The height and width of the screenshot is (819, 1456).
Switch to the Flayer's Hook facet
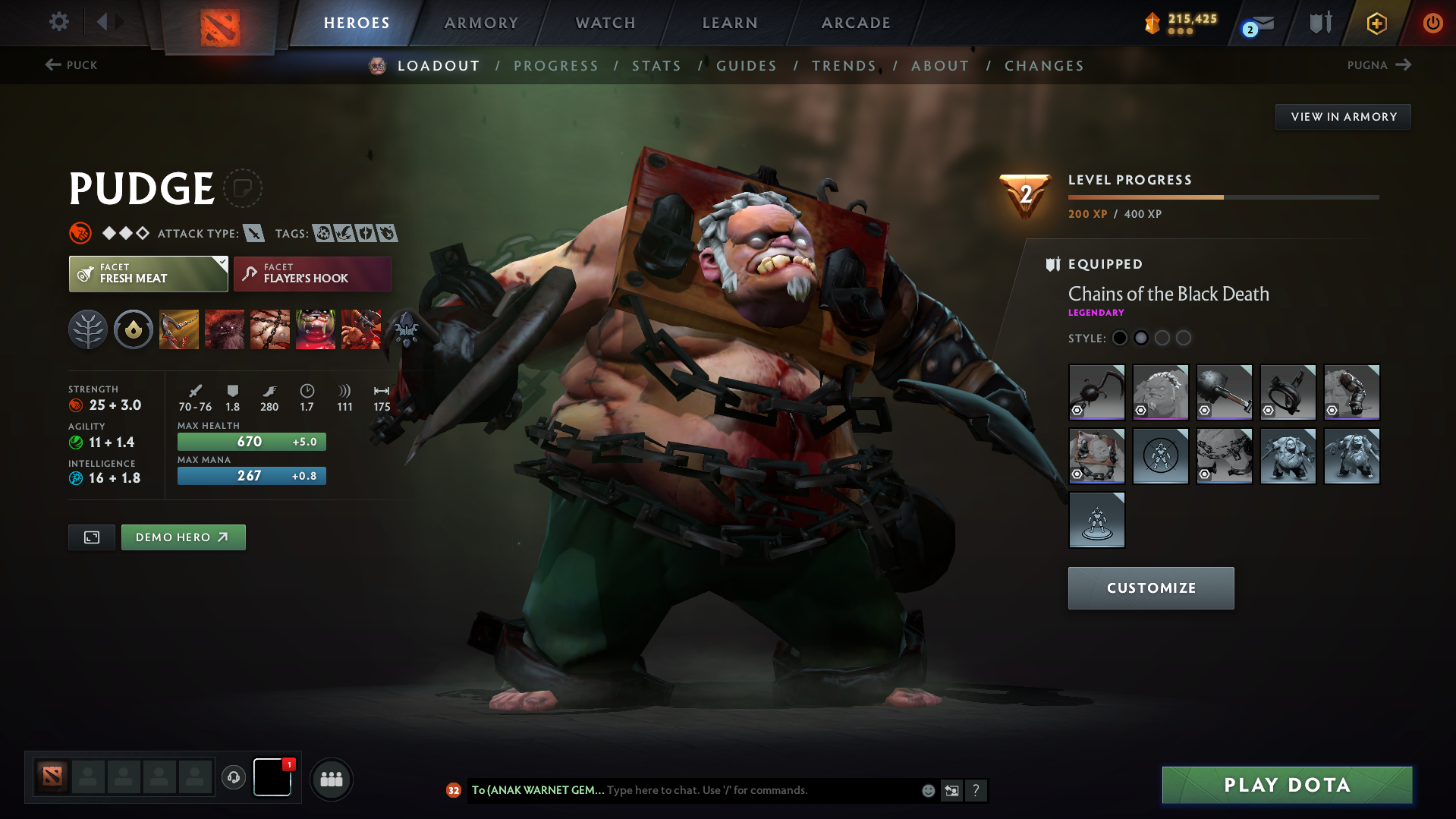pyautogui.click(x=312, y=273)
